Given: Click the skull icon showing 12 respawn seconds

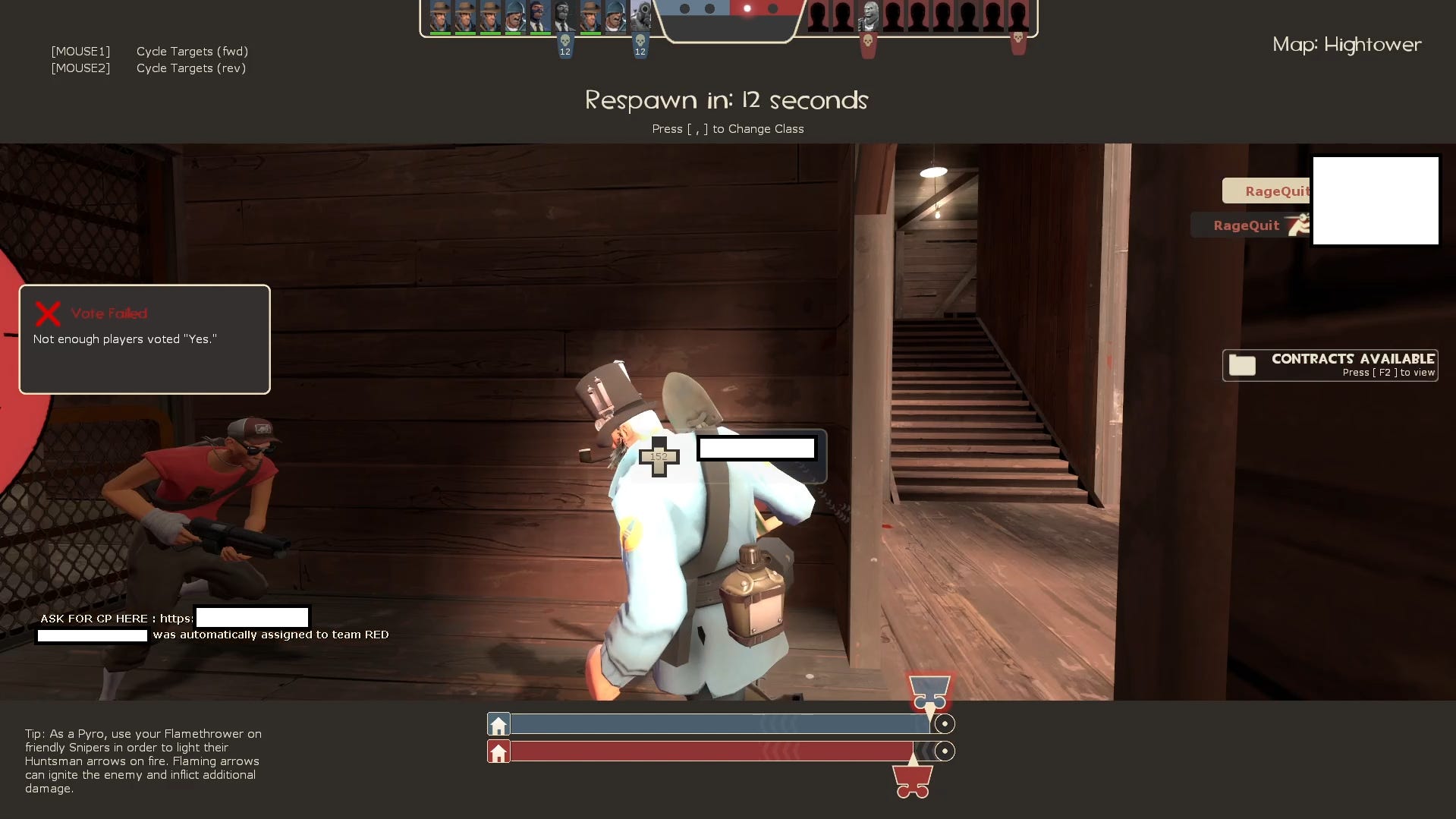Looking at the screenshot, I should point(565,42).
